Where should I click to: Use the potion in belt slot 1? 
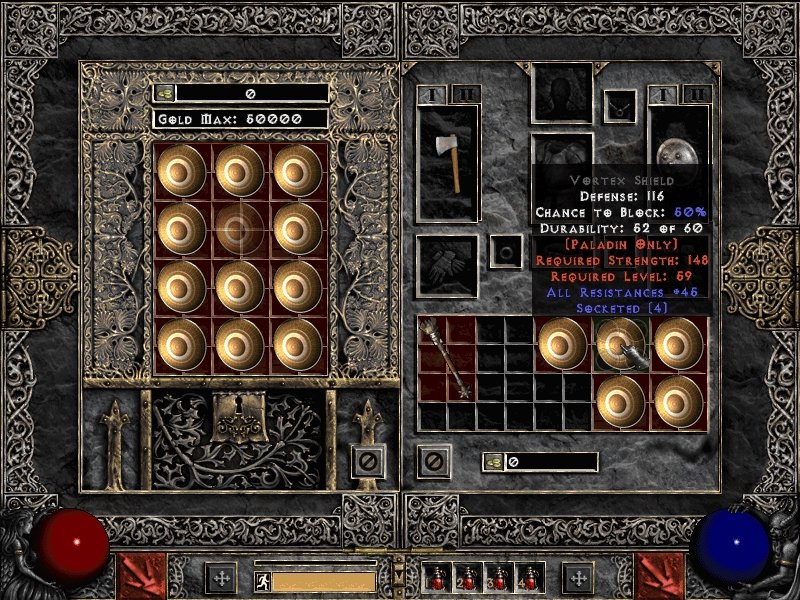(x=438, y=578)
